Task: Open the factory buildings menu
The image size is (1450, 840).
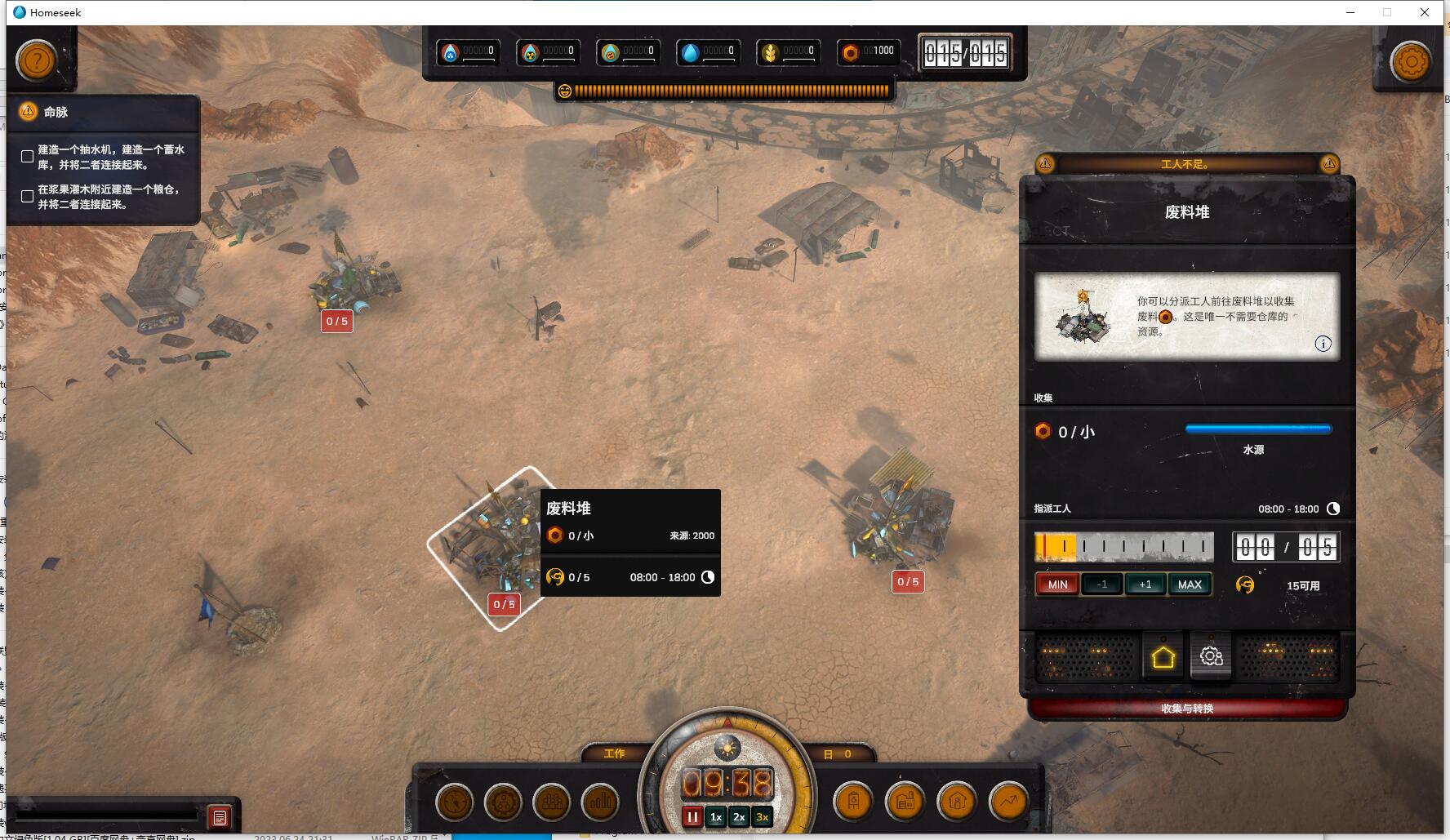Action: (x=905, y=802)
